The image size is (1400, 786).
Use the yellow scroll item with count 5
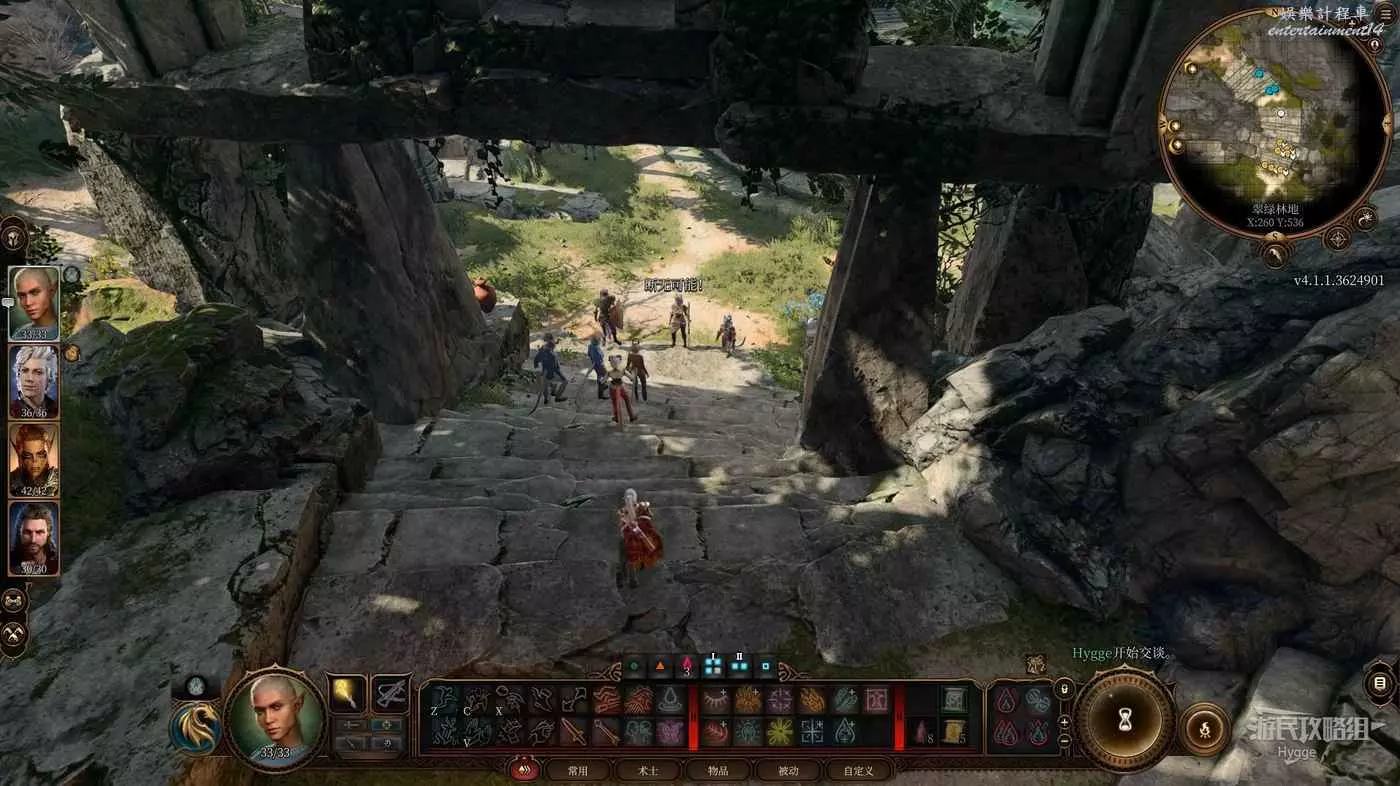click(x=953, y=731)
